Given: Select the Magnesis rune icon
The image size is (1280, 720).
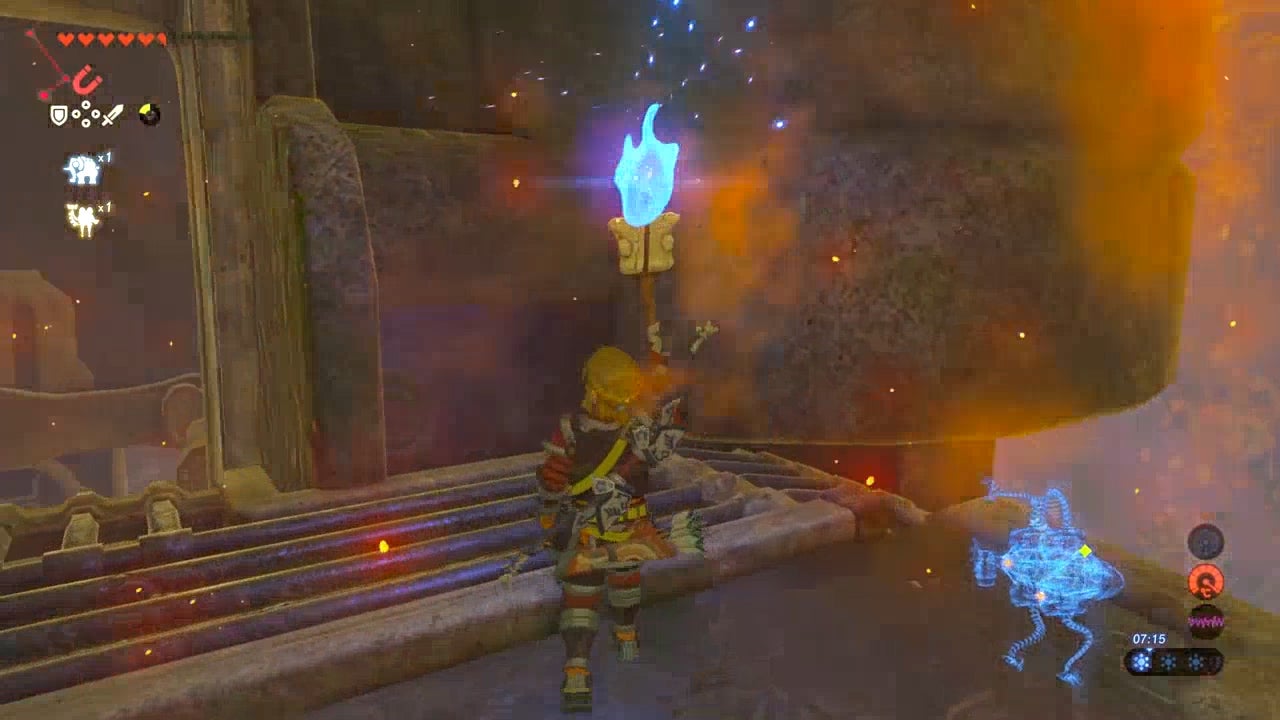Looking at the screenshot, I should pyautogui.click(x=87, y=78).
